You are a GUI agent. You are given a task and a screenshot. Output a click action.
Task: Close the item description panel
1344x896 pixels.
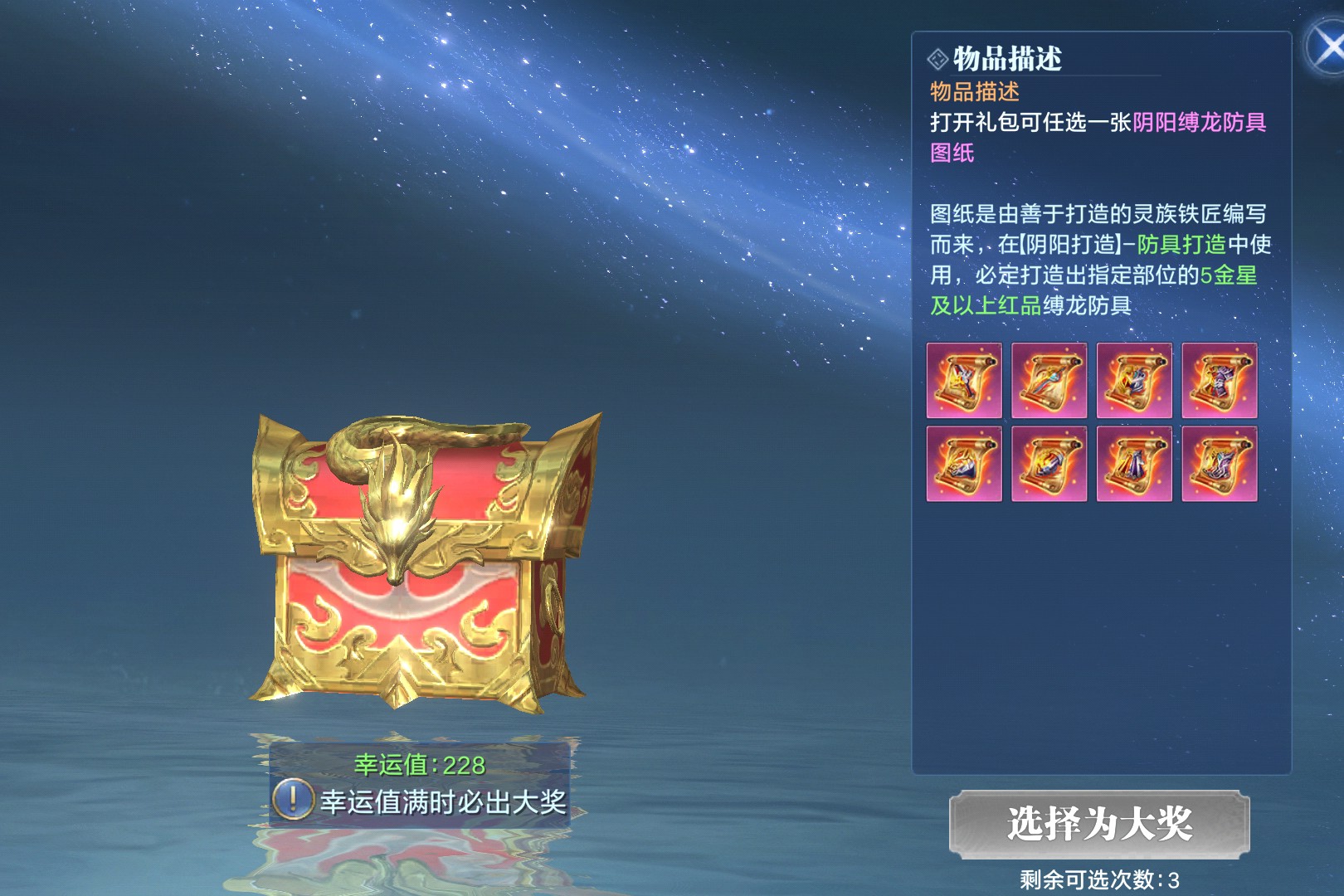point(1327,47)
